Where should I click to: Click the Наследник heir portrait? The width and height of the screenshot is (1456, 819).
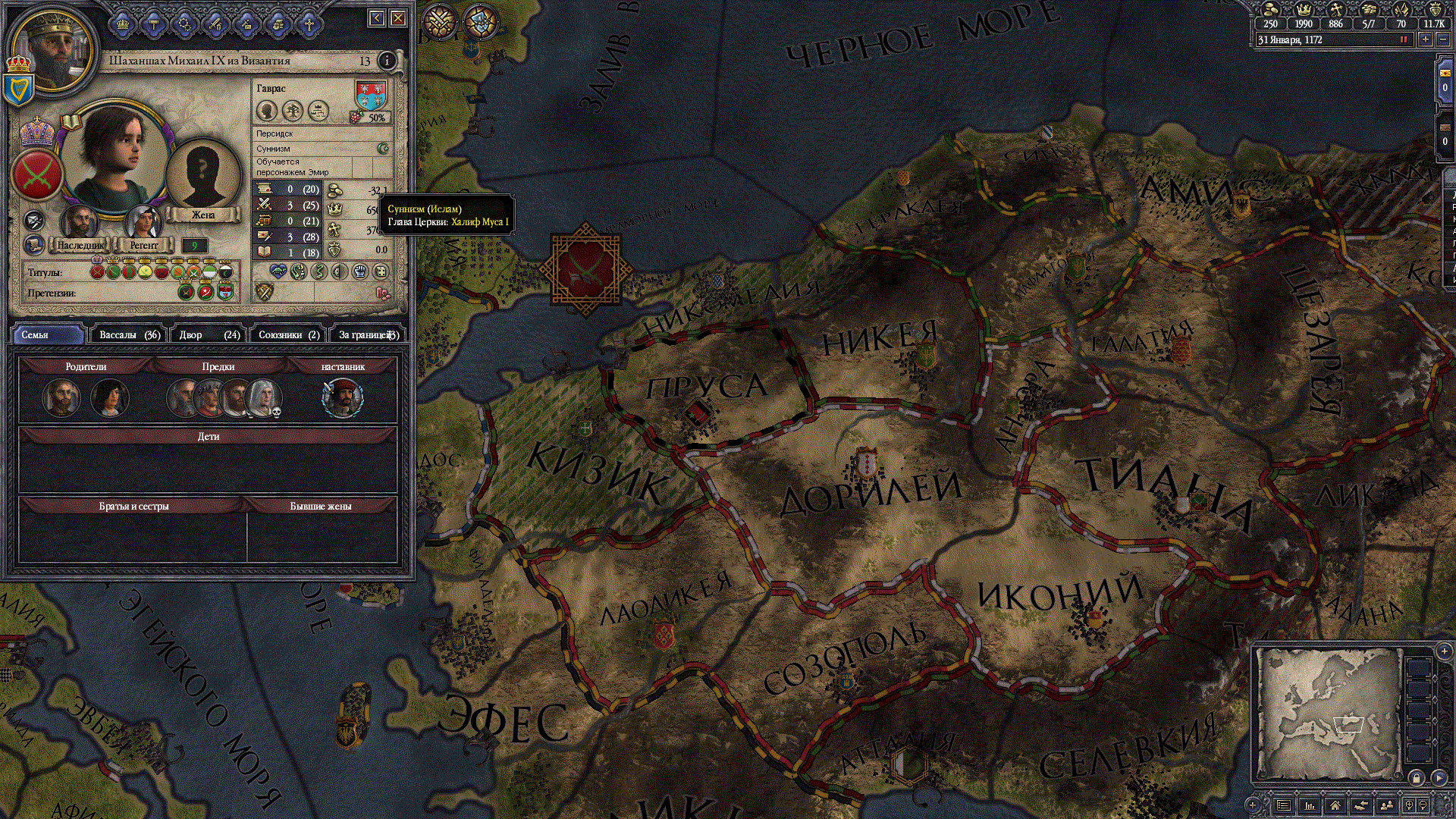tap(80, 223)
